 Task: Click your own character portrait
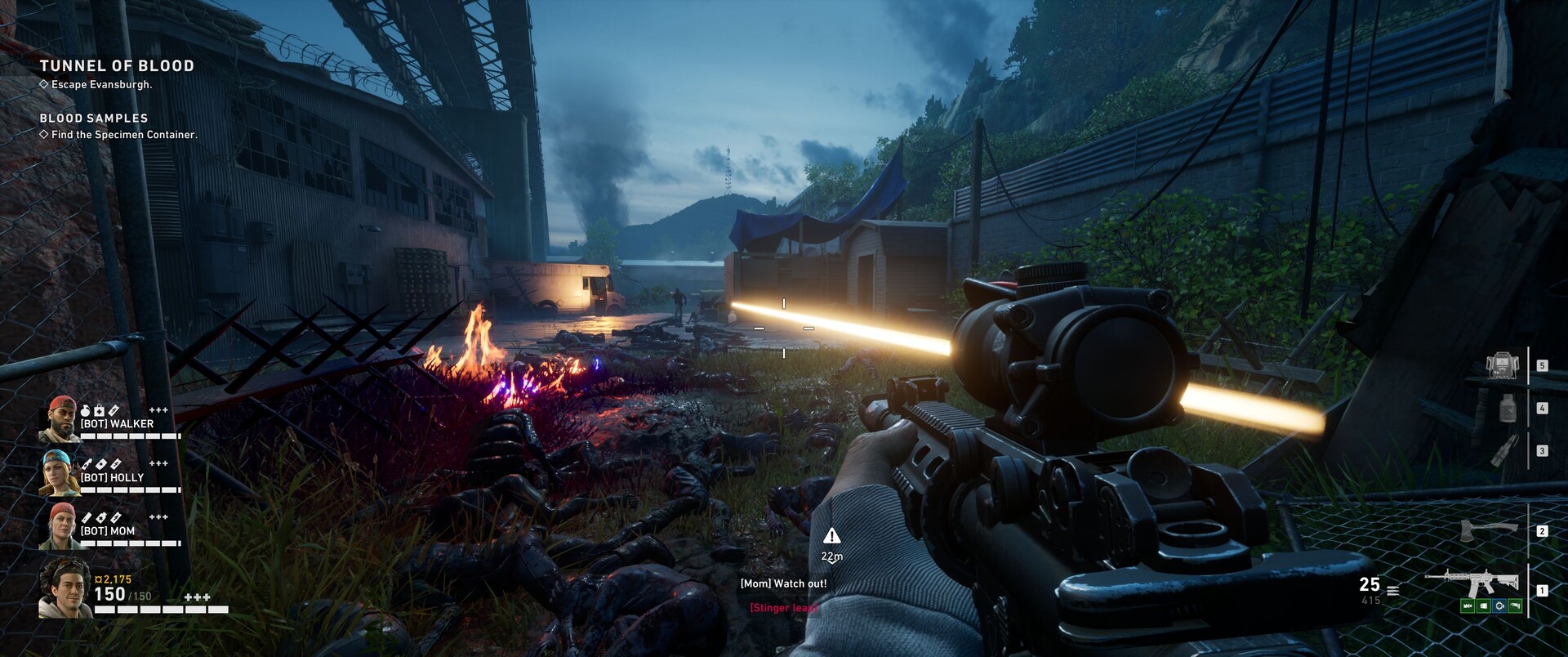[65, 588]
